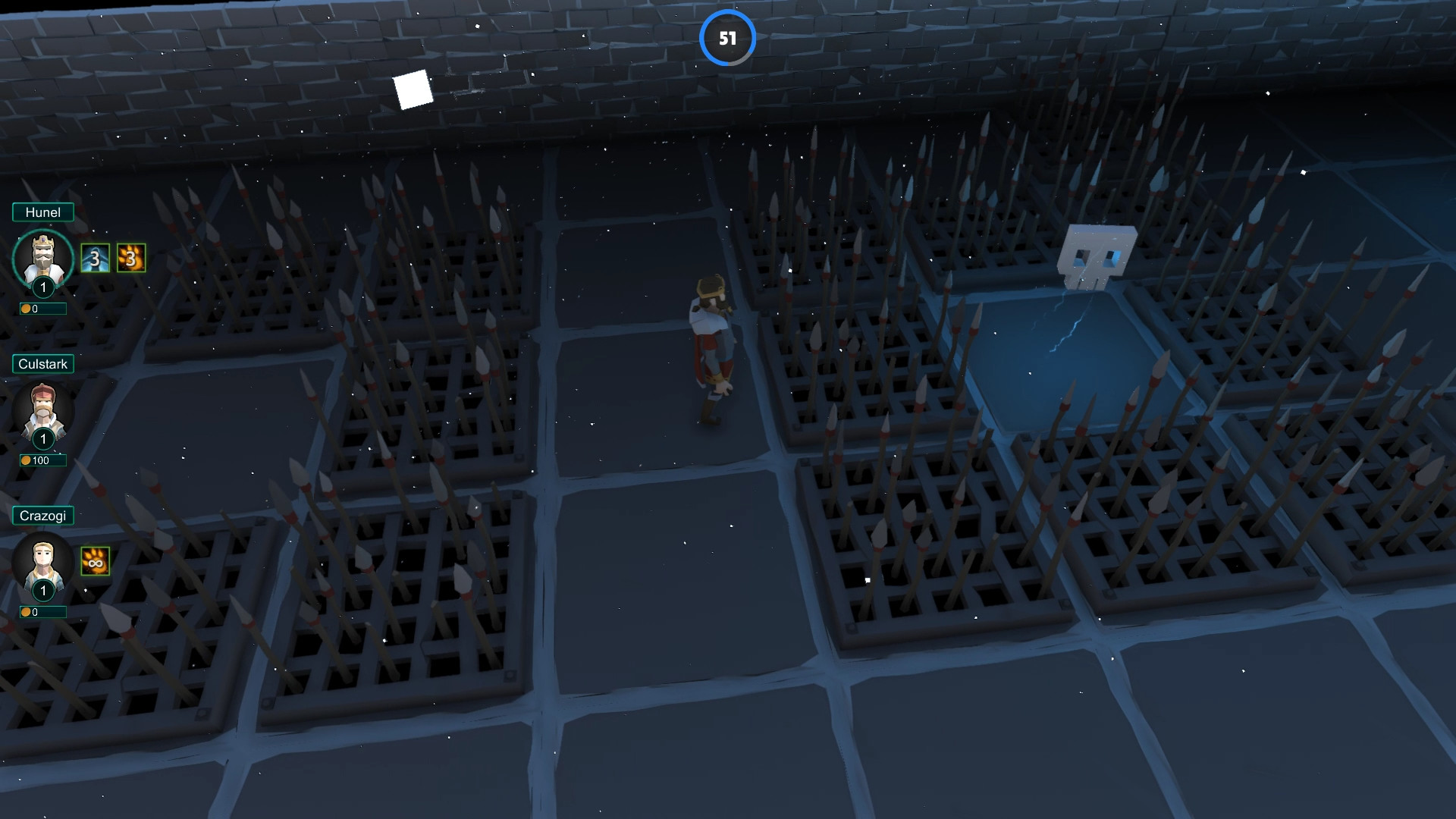
Task: Switch to the Crazogi player panel
Action: [42, 516]
